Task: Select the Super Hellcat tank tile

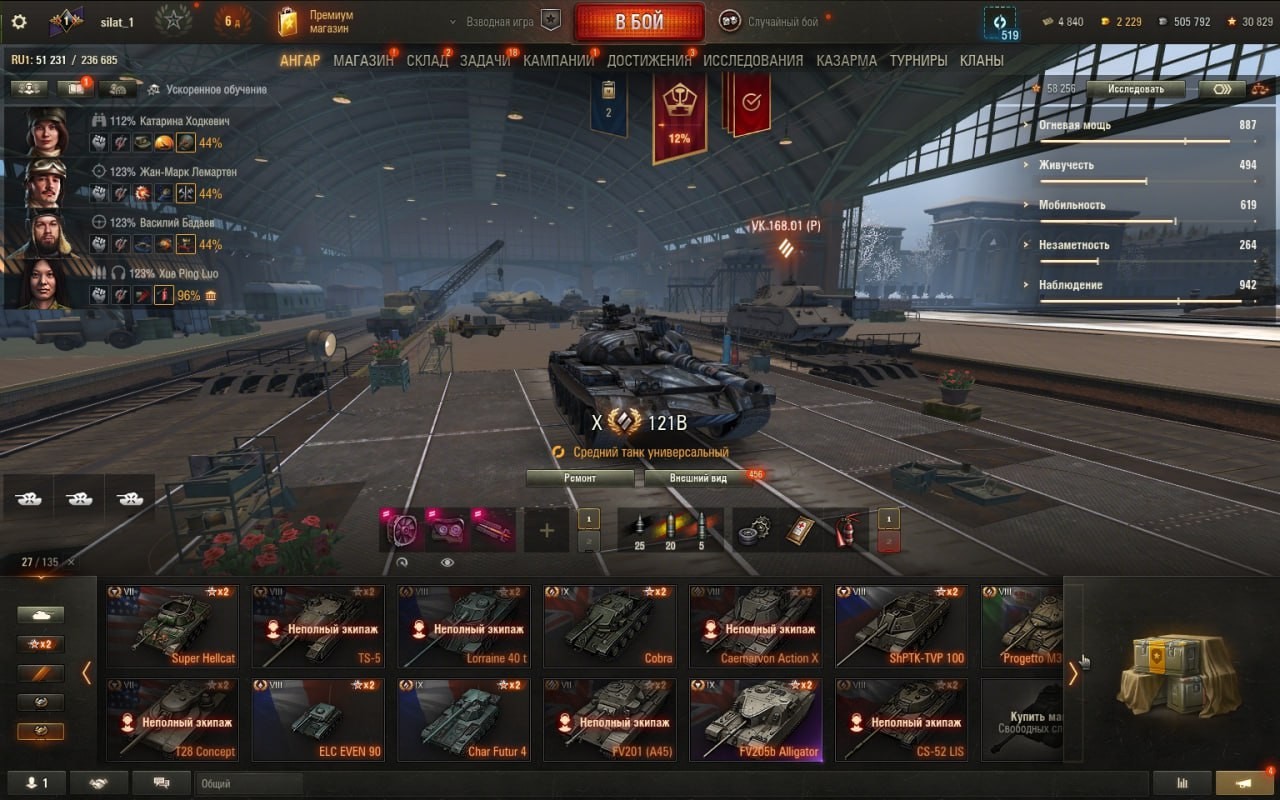Action: pos(172,626)
